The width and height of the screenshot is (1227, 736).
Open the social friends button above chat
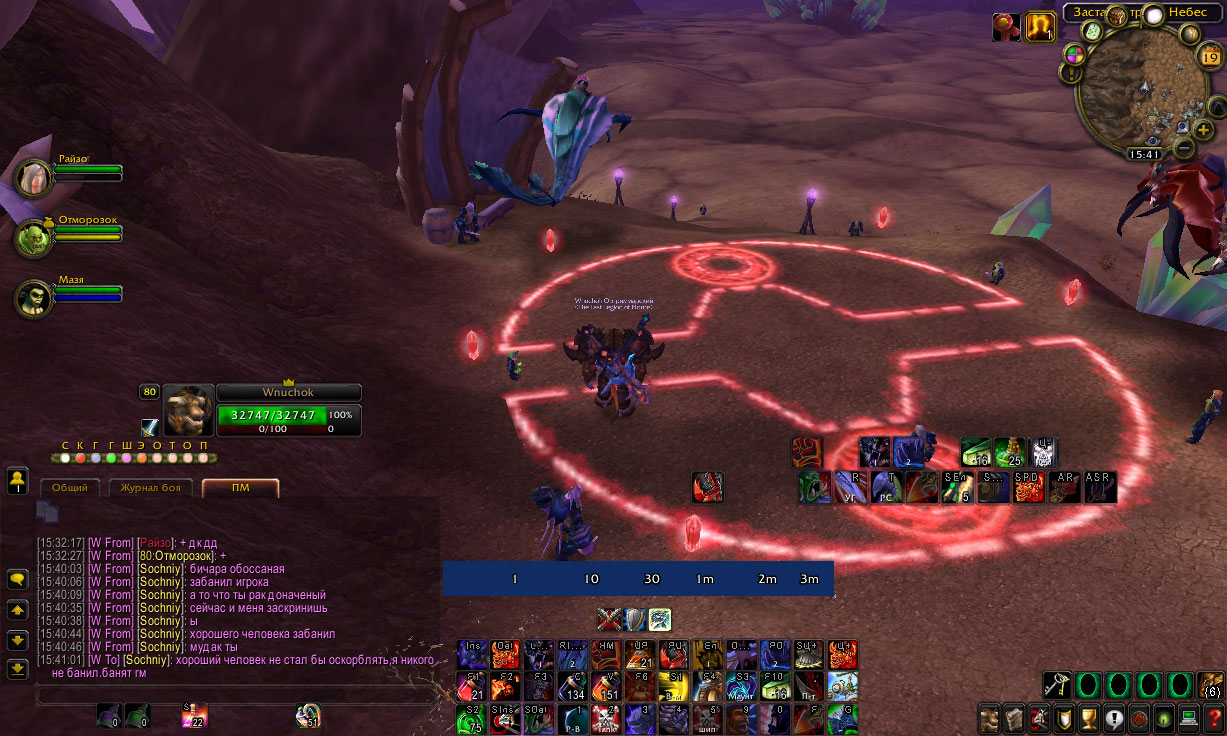(x=17, y=481)
